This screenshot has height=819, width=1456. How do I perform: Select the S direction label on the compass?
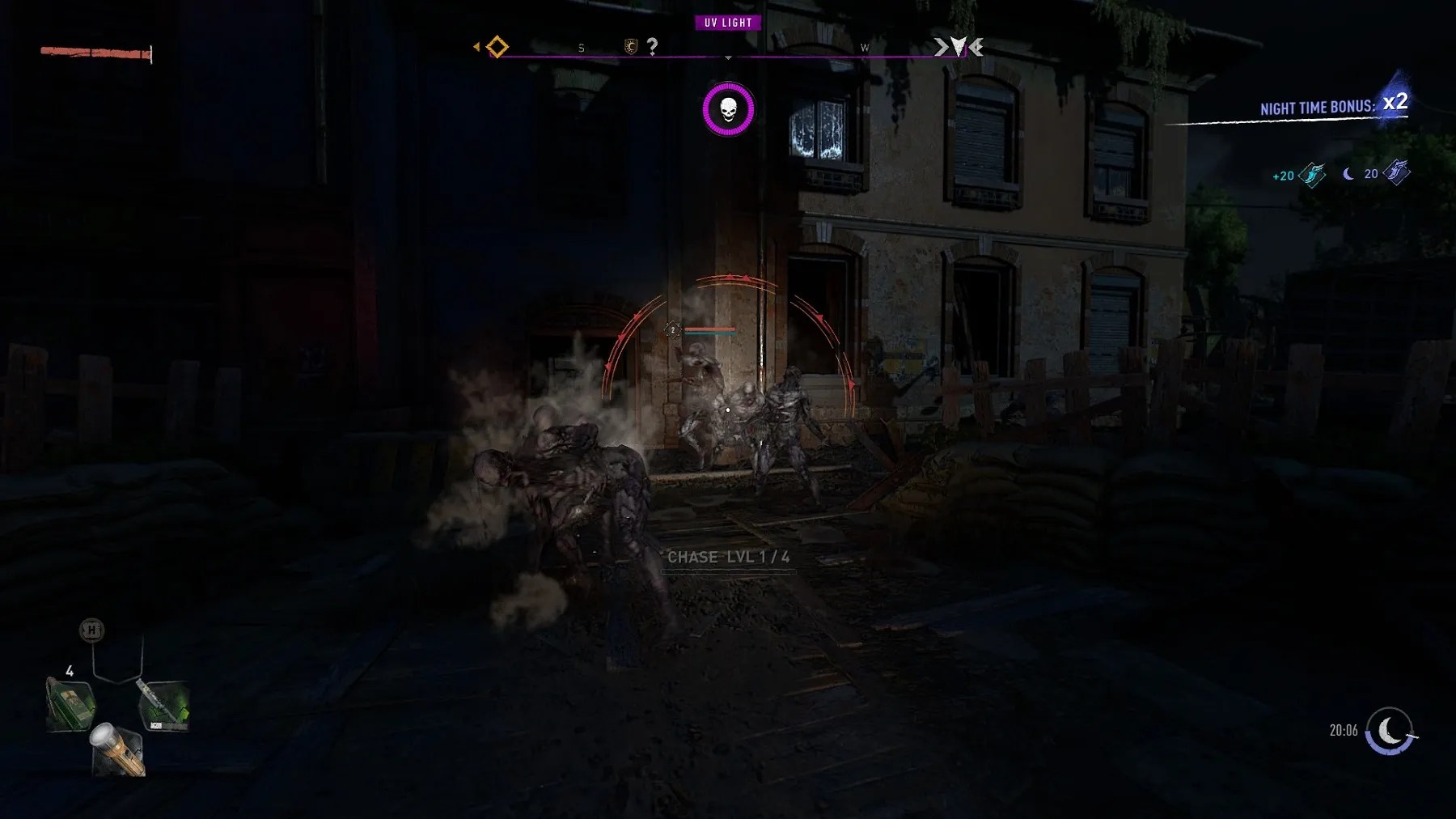tap(581, 47)
